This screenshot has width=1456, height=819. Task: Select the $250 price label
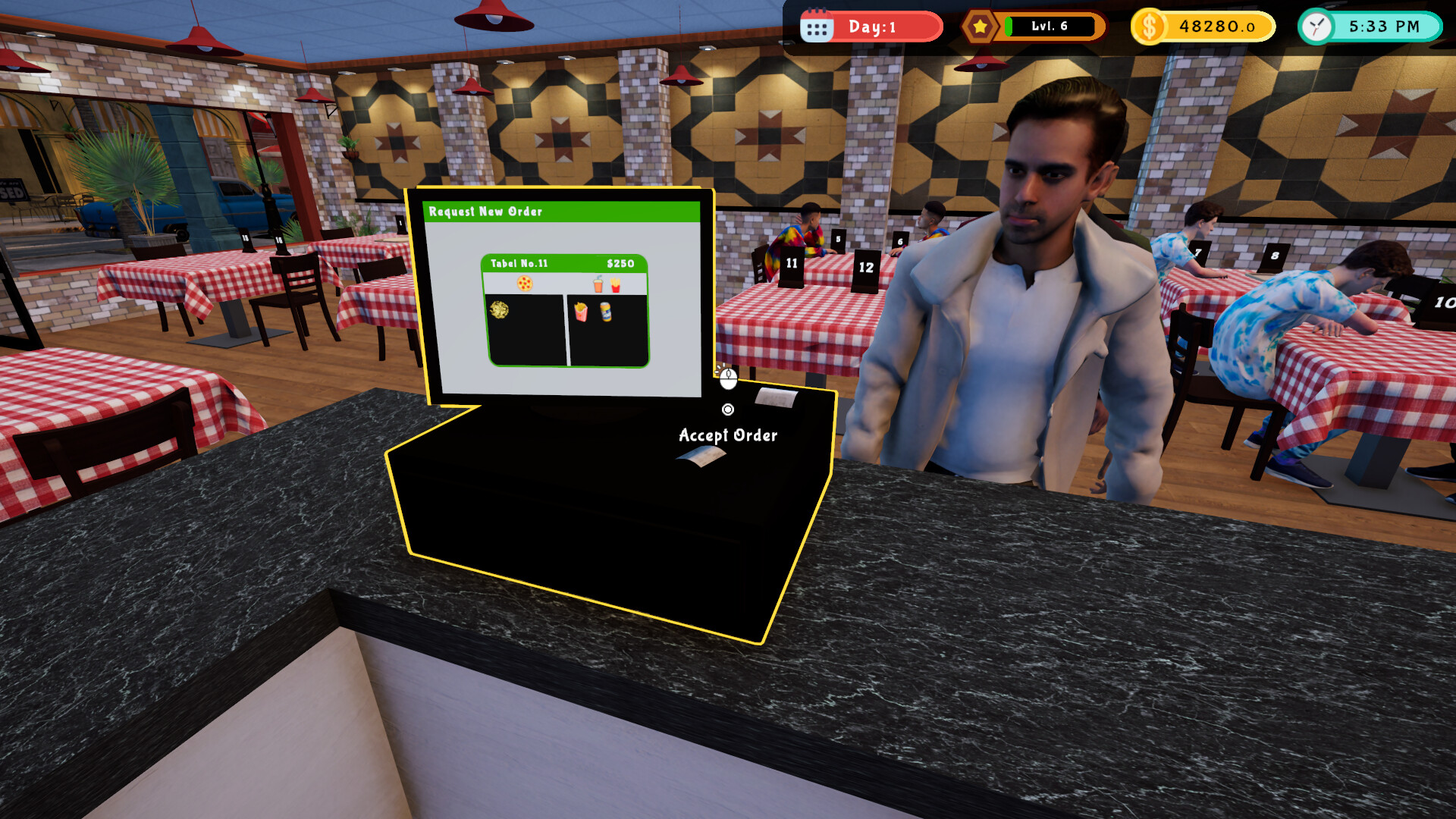pyautogui.click(x=620, y=263)
